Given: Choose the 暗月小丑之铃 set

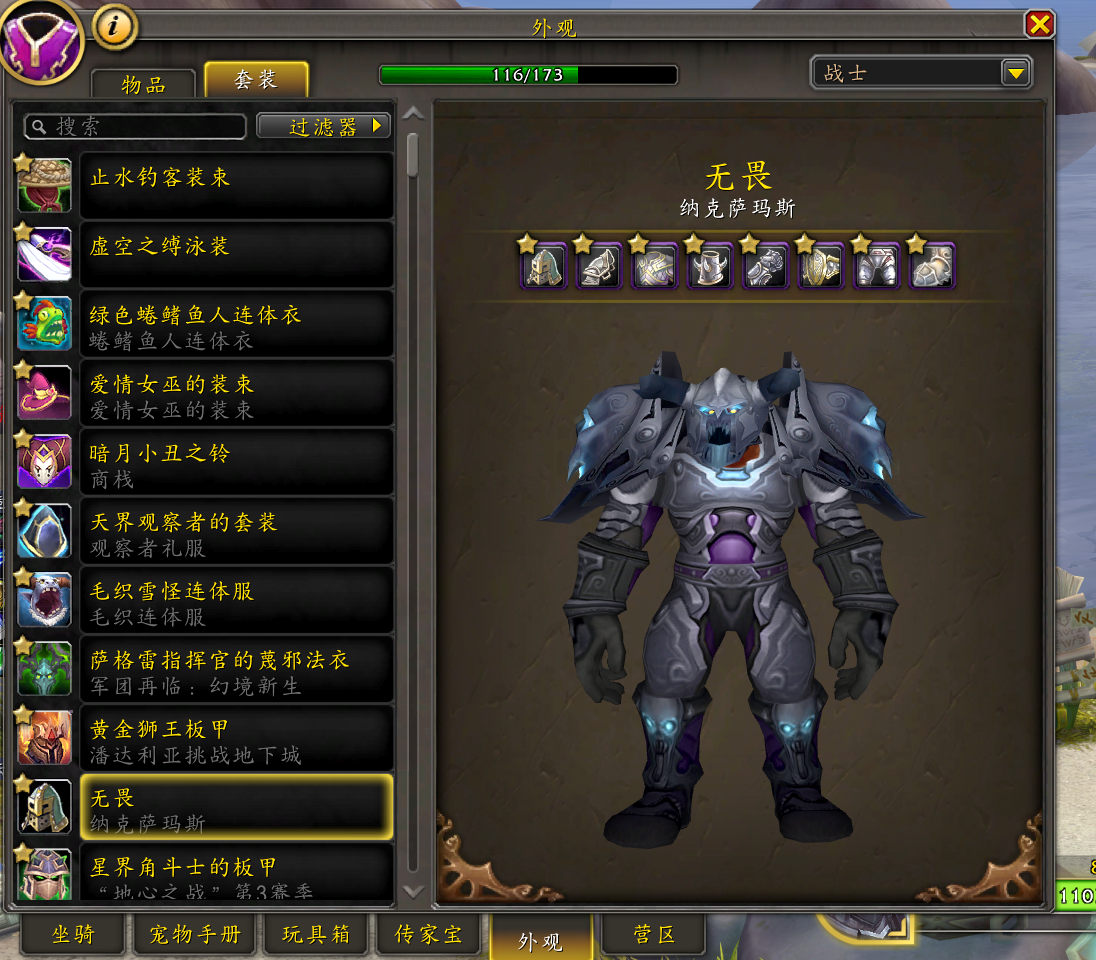Looking at the screenshot, I should 235,461.
